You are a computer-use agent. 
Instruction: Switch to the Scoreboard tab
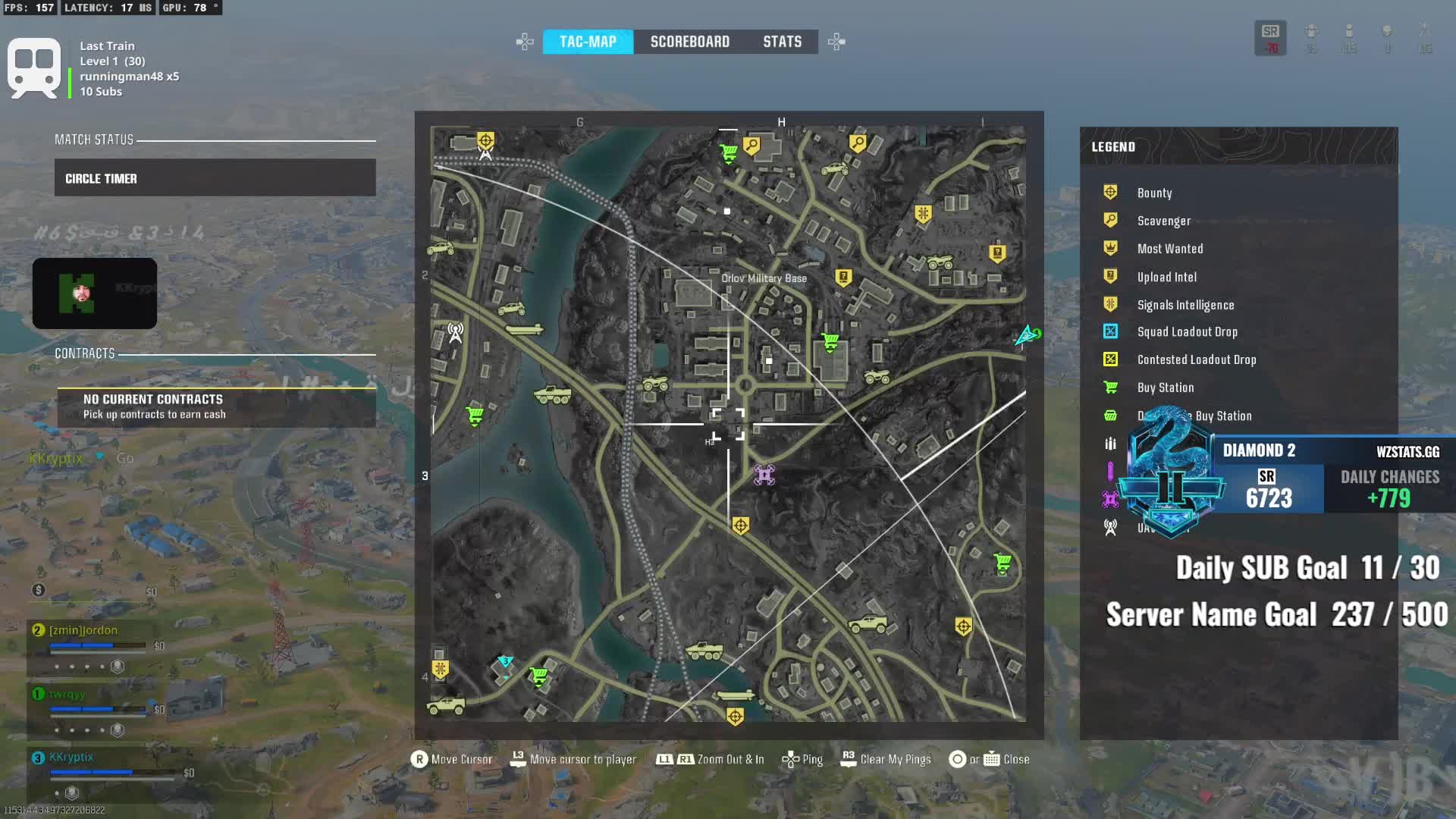click(689, 42)
